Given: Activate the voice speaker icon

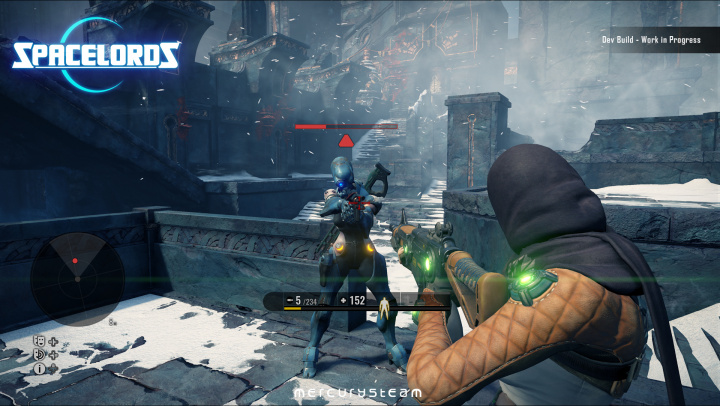Looking at the screenshot, I should tap(40, 354).
